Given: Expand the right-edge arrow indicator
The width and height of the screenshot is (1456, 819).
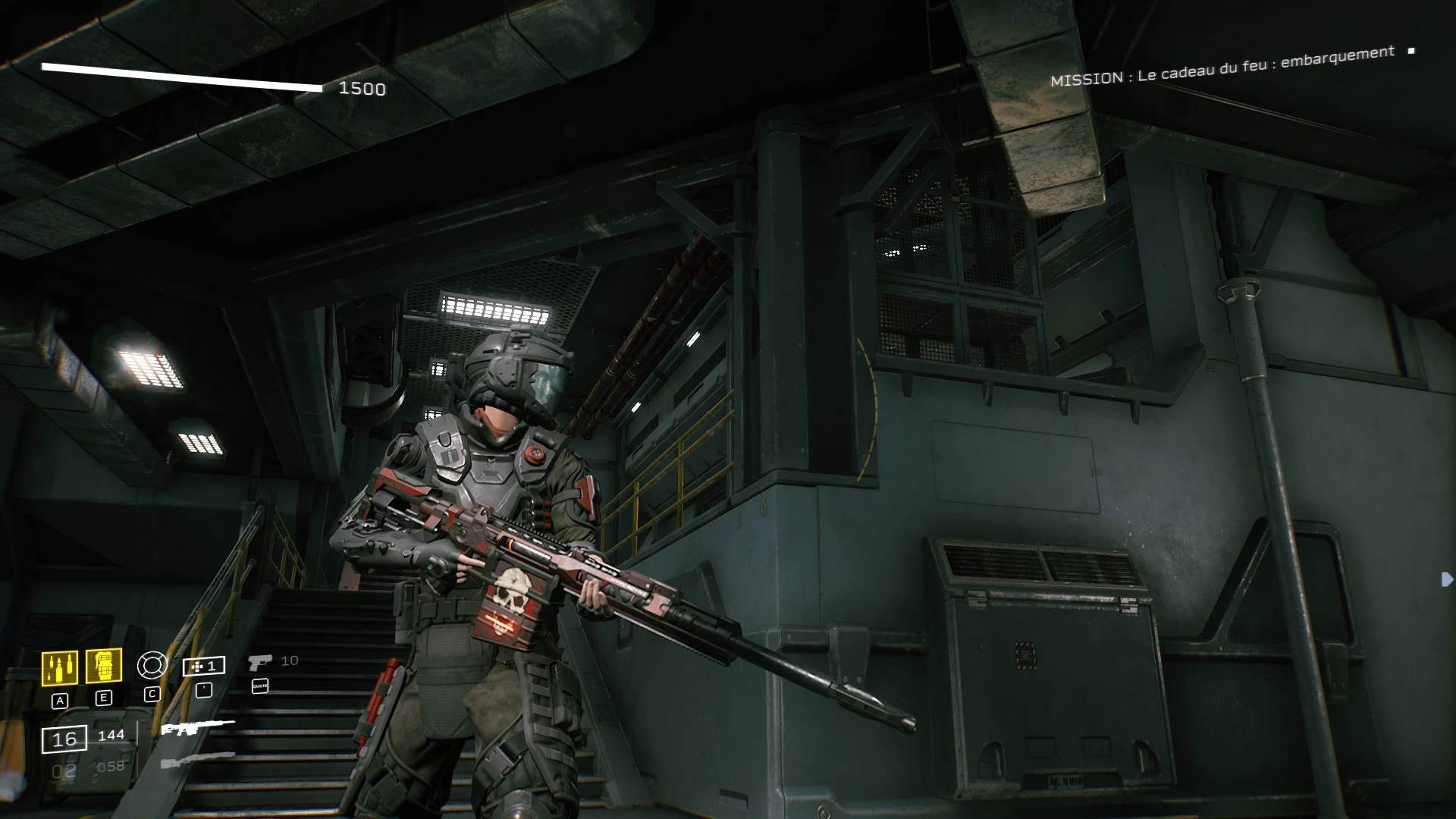Looking at the screenshot, I should tap(1445, 581).
